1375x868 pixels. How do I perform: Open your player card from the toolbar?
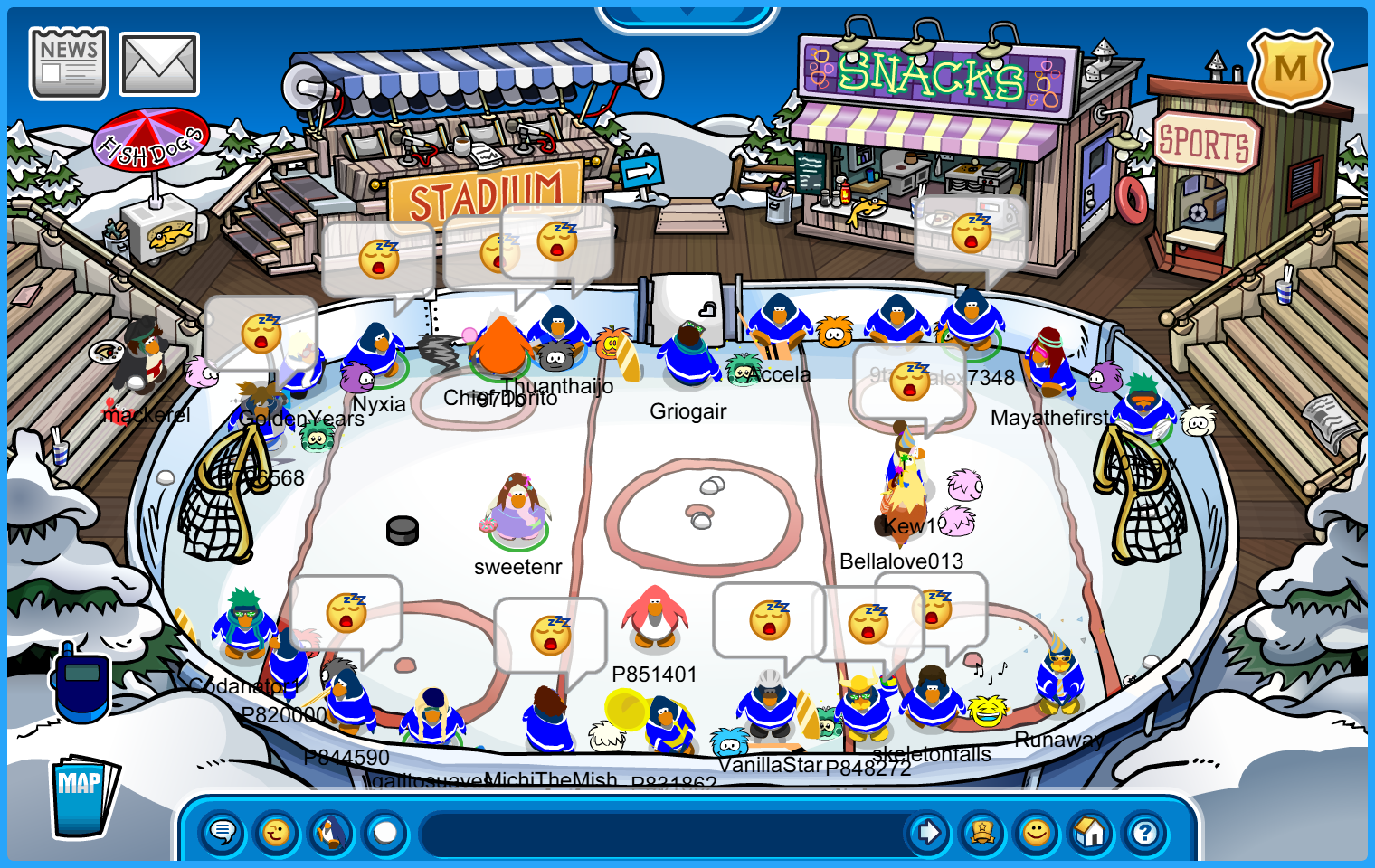click(982, 832)
